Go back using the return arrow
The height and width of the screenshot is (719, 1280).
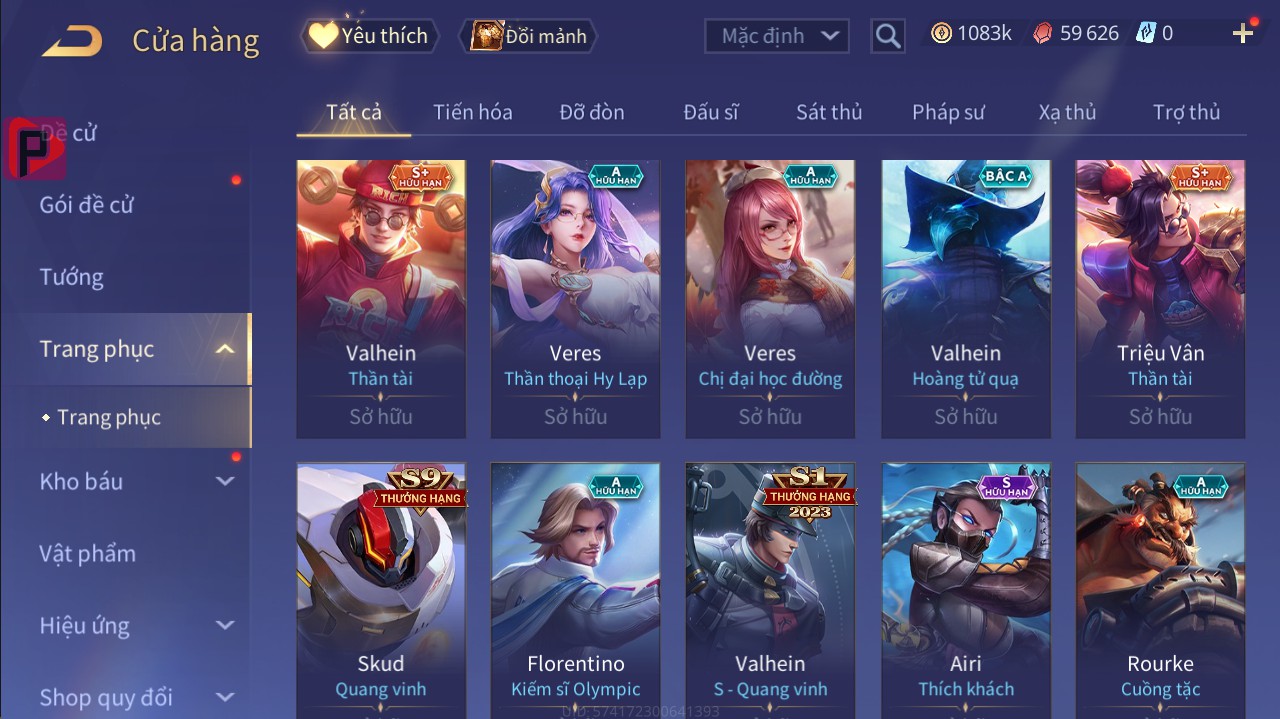coord(72,40)
